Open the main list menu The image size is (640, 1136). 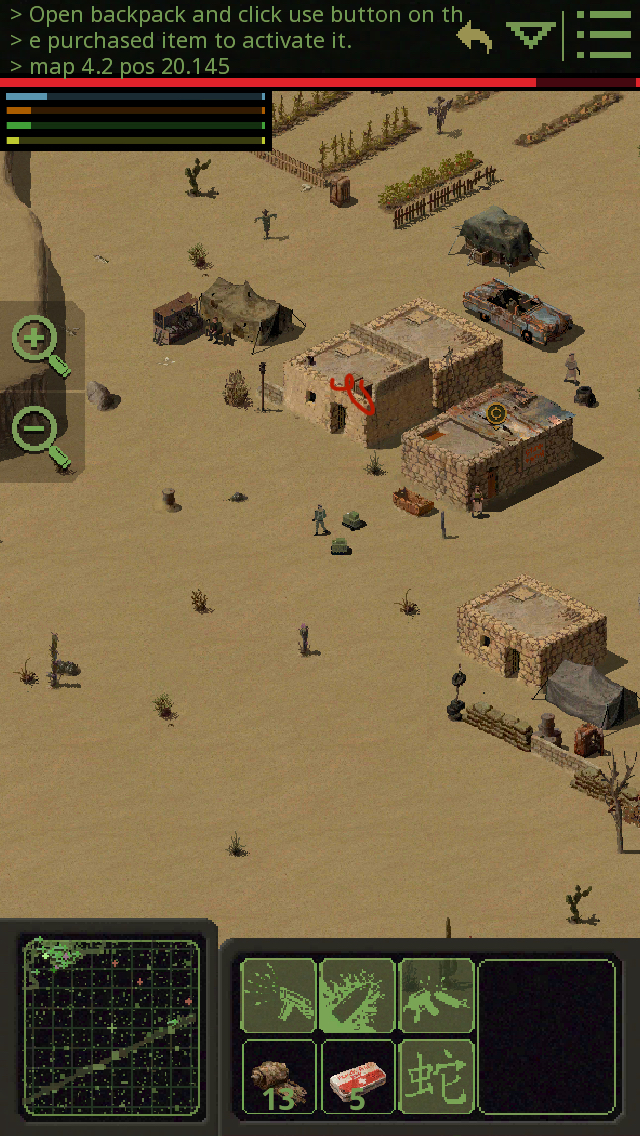point(603,38)
